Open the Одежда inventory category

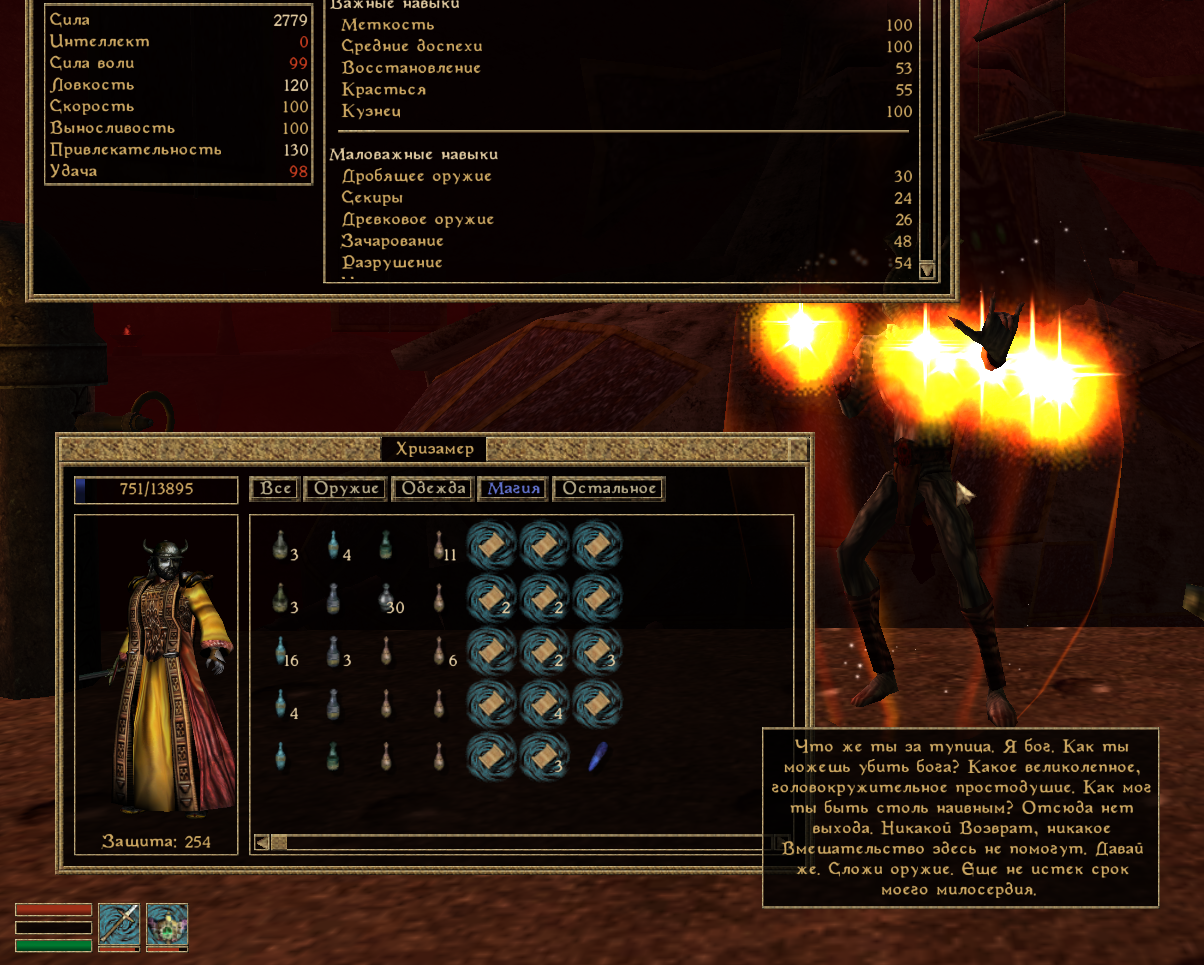point(433,489)
